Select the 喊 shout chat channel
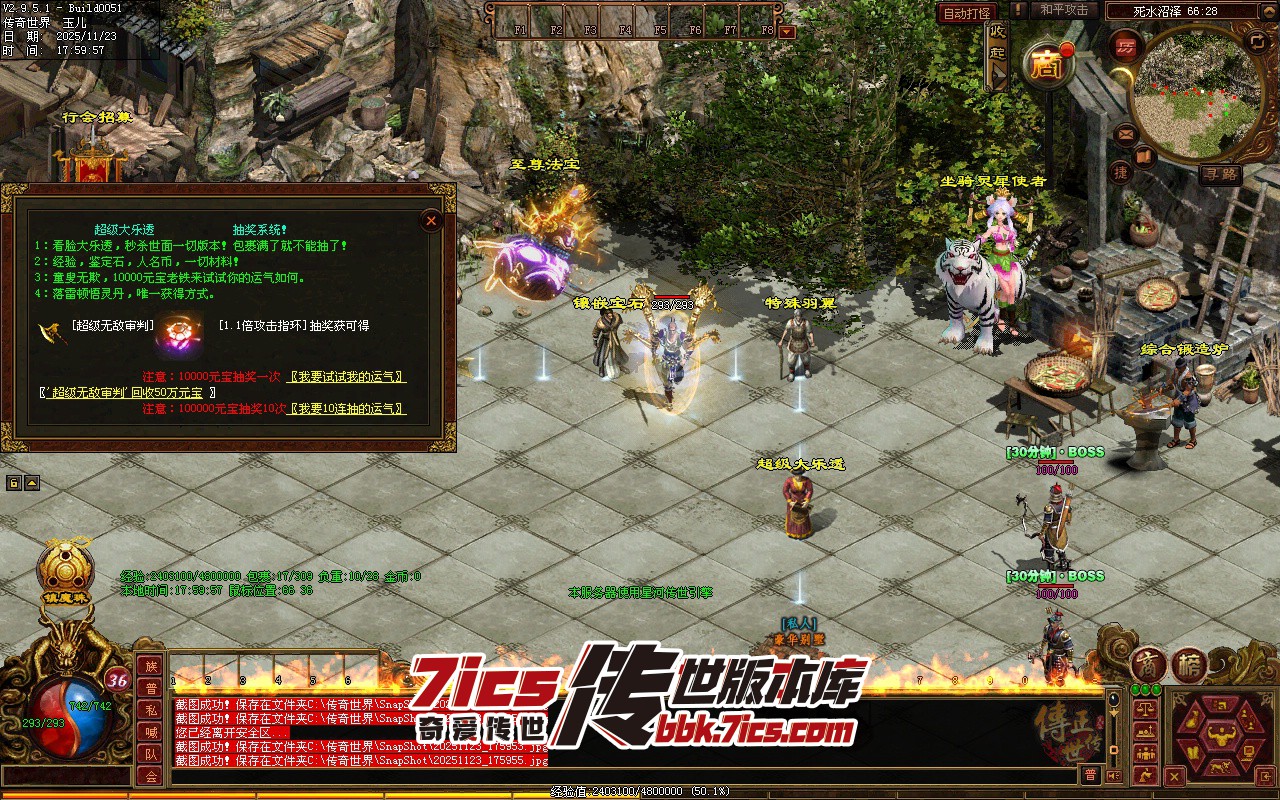This screenshot has height=800, width=1280. point(151,732)
